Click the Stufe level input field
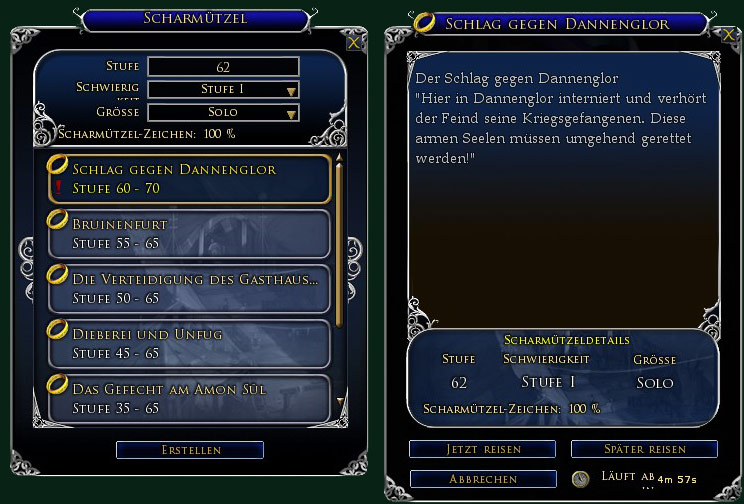This screenshot has height=504, width=744. [223, 67]
